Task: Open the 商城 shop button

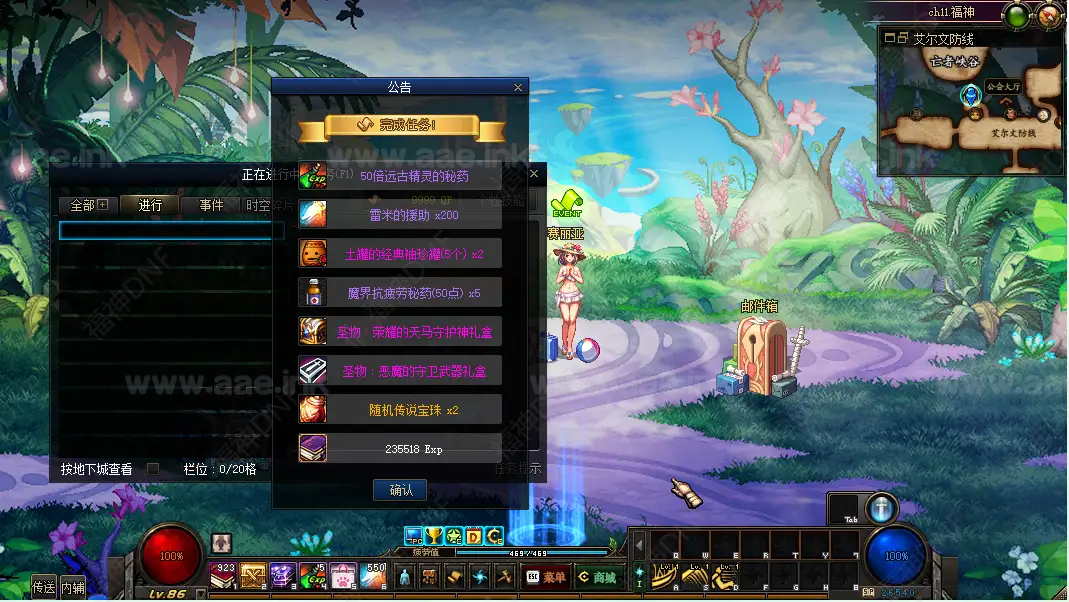Action: (597, 577)
